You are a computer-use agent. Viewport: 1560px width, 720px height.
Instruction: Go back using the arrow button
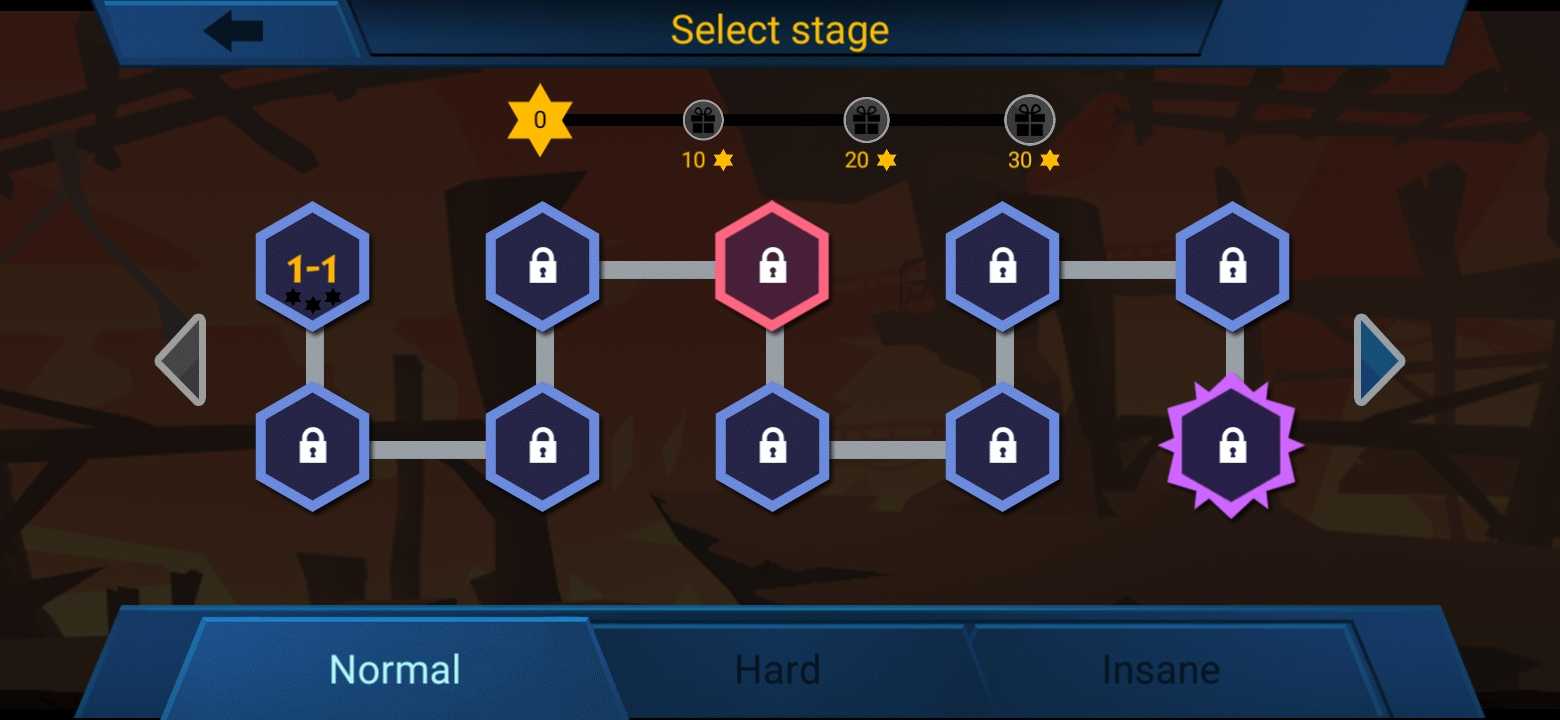point(234,31)
